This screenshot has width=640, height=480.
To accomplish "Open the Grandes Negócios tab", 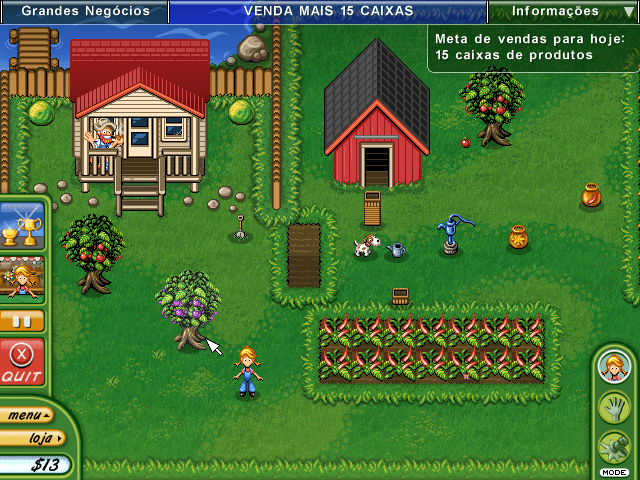I will pos(85,11).
